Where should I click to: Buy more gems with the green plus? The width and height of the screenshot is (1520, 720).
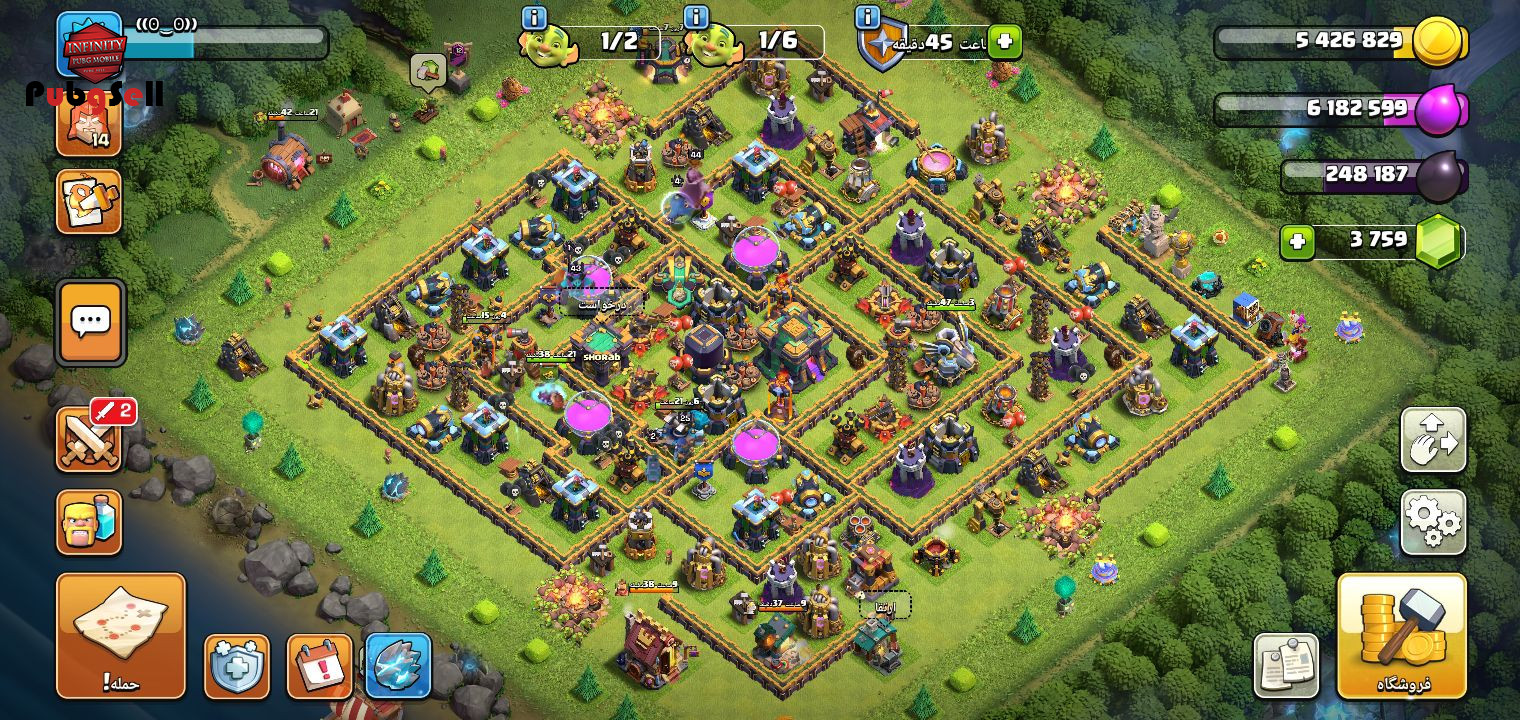click(1297, 242)
